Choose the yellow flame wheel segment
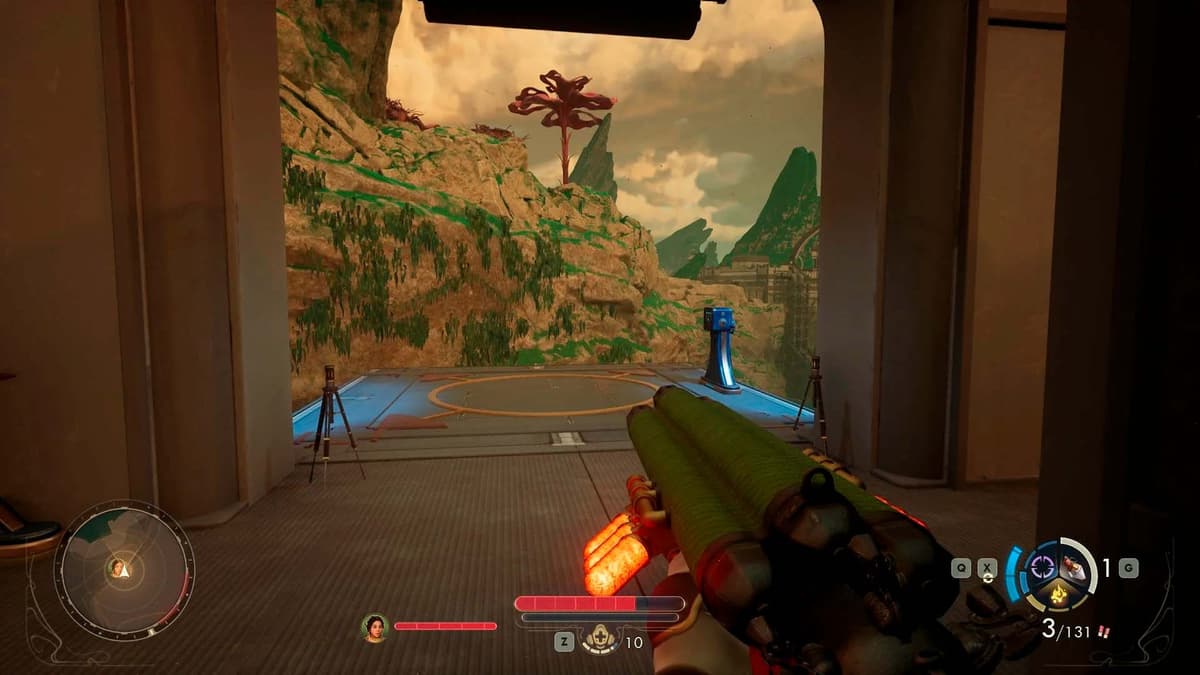This screenshot has height=675, width=1200. point(1057,594)
